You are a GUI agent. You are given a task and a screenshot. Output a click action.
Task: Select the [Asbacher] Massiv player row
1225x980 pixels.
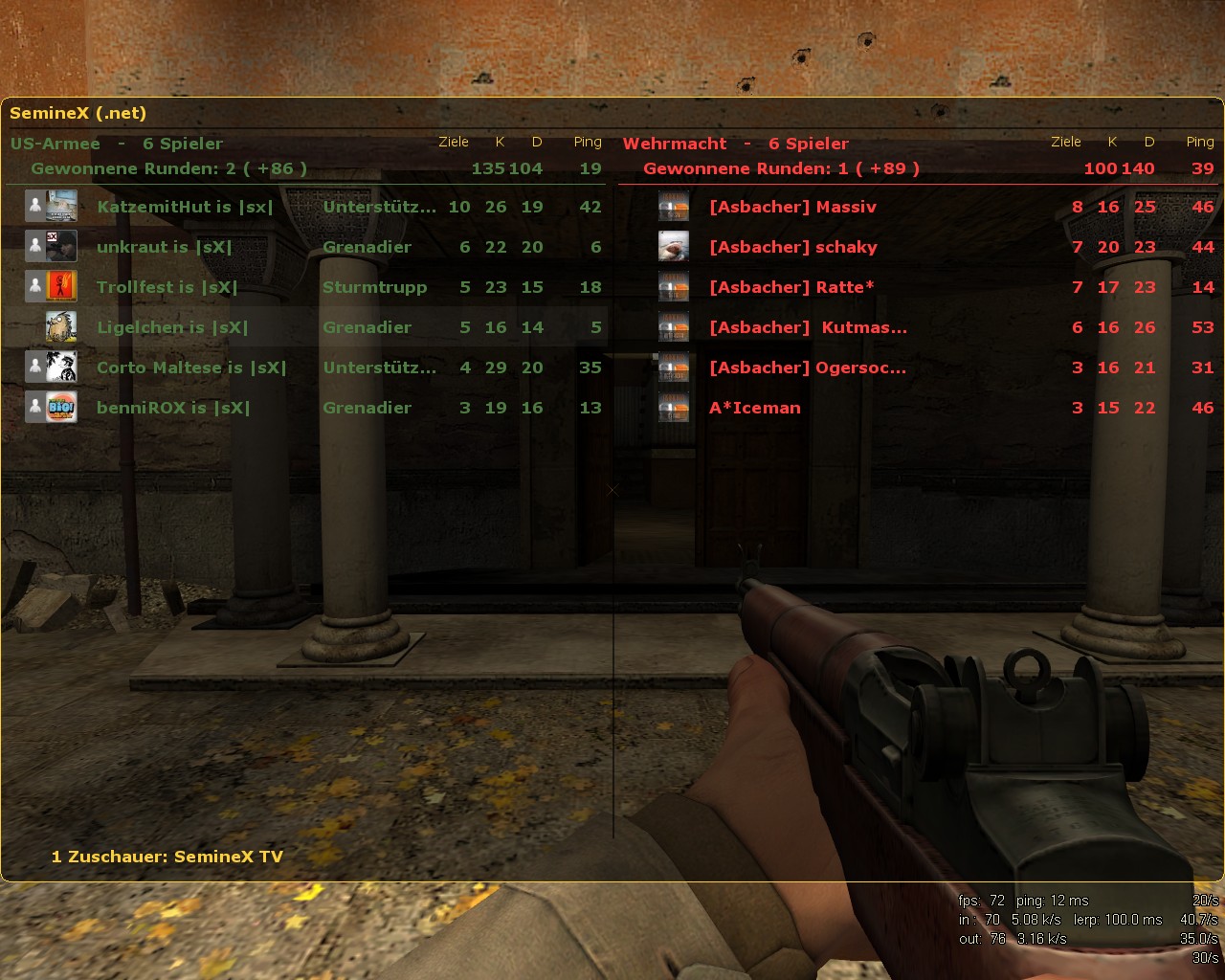click(792, 207)
